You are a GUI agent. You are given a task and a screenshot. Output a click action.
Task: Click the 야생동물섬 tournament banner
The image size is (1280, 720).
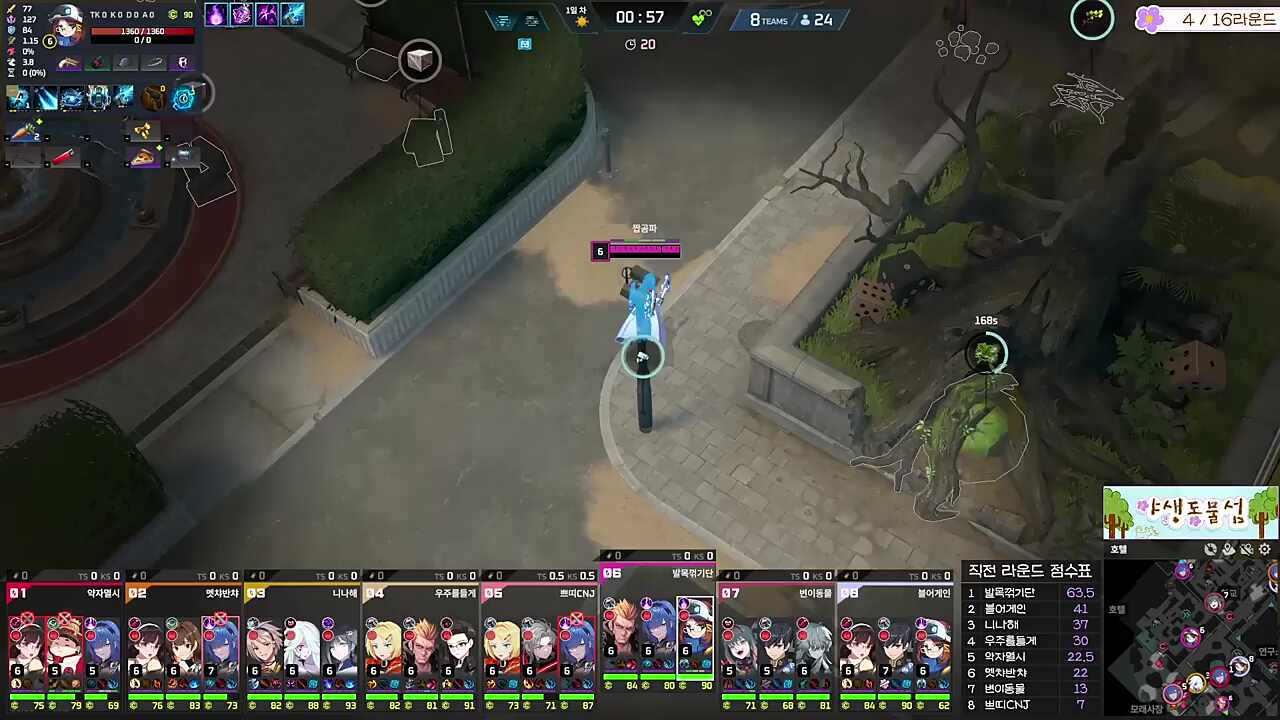pos(1190,513)
